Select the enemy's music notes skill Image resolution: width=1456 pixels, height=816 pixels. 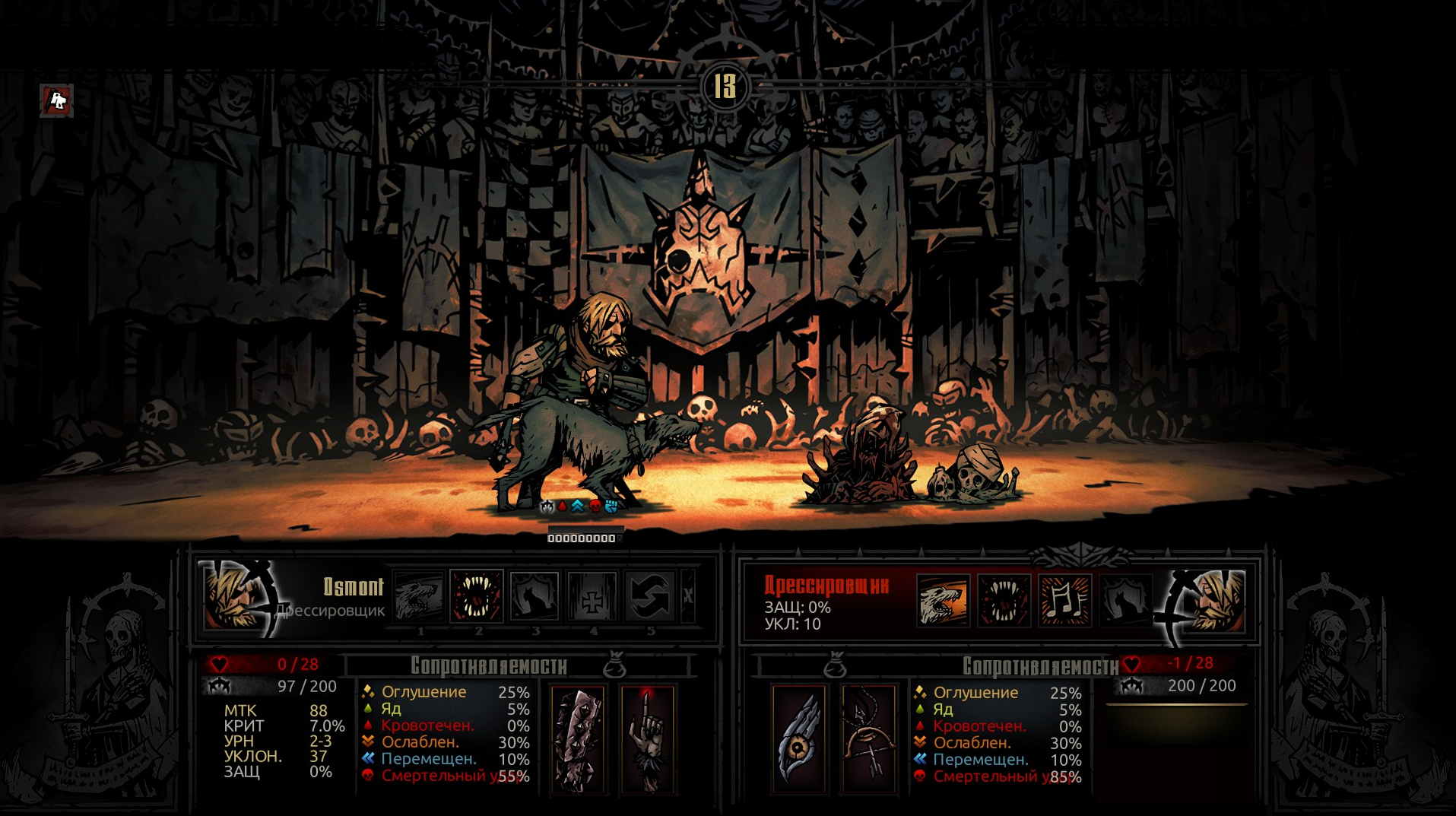coord(1065,601)
